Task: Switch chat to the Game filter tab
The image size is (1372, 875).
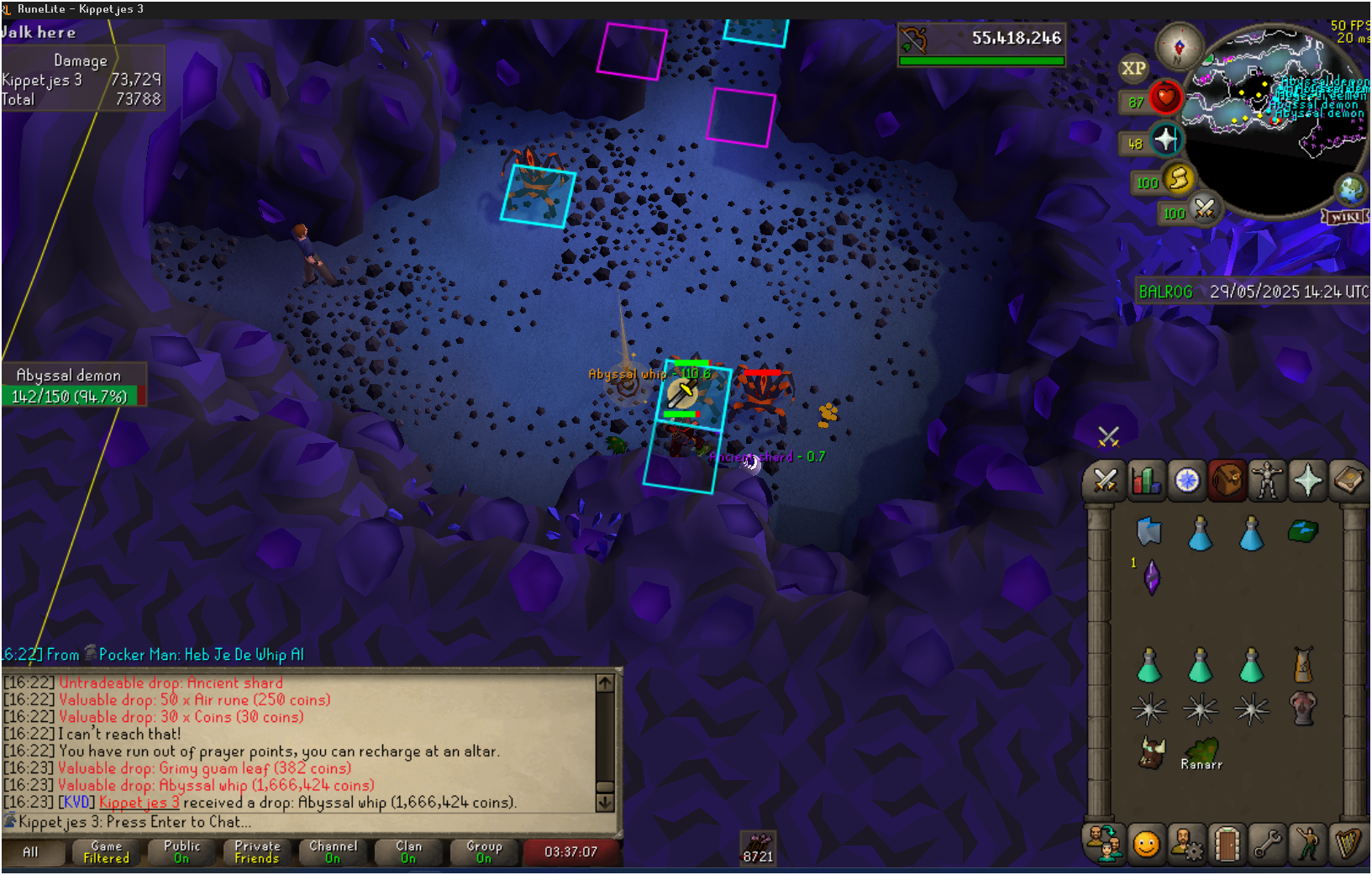Action: 107,852
